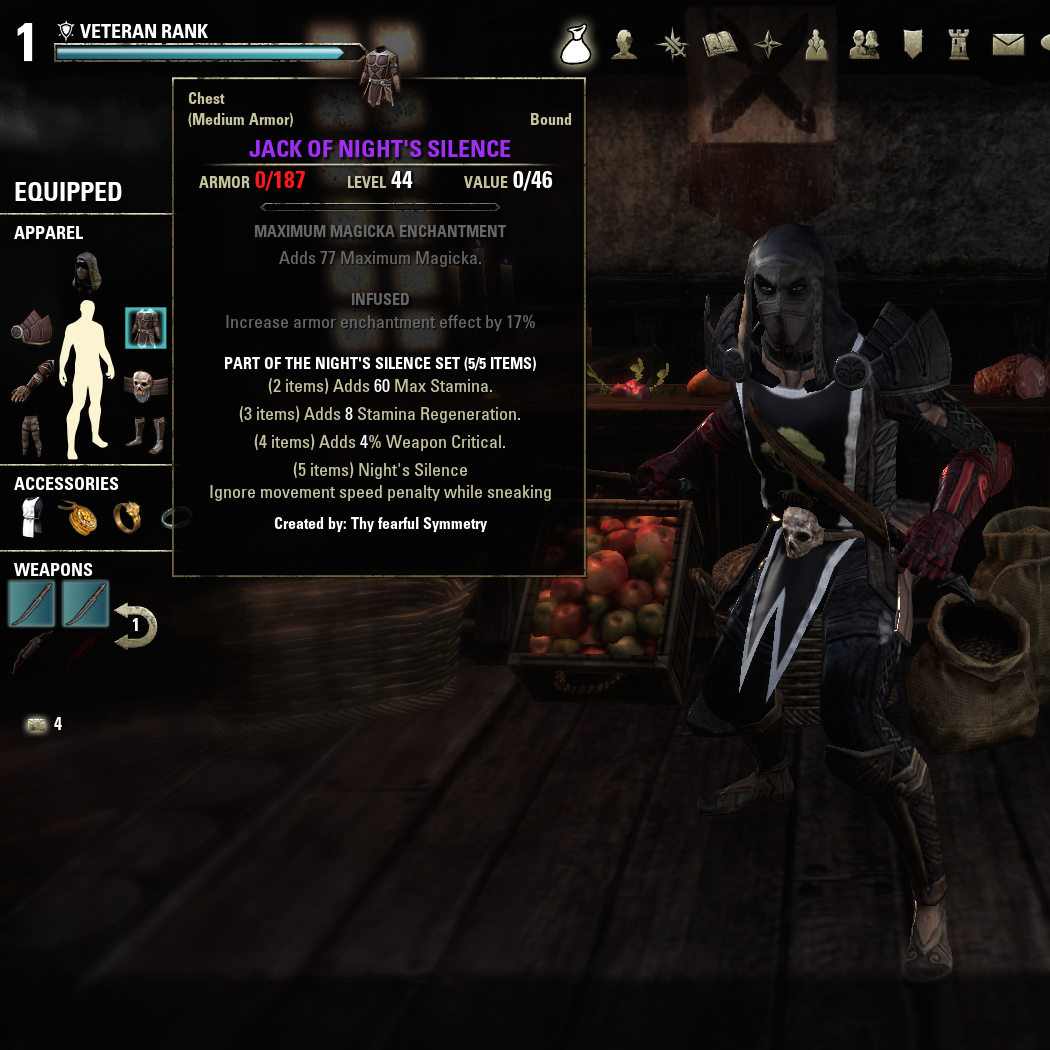Select the highlighted chest armor slot
The height and width of the screenshot is (1050, 1050).
point(146,328)
